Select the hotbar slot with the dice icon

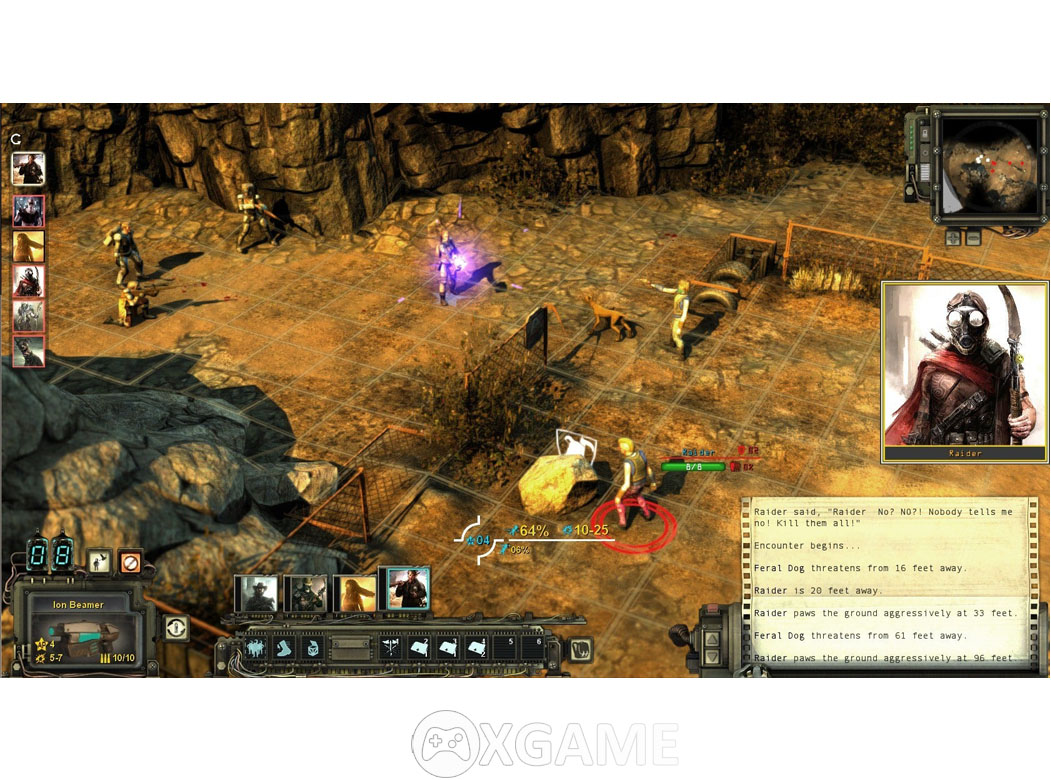point(312,648)
